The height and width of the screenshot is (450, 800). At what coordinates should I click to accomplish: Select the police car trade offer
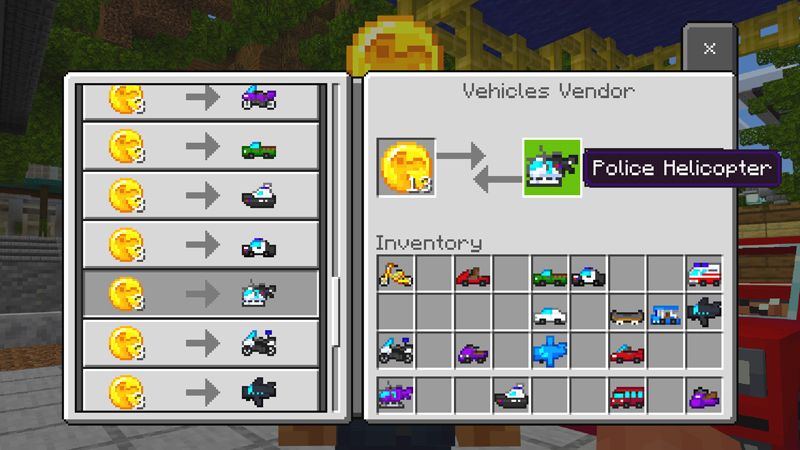[200, 245]
